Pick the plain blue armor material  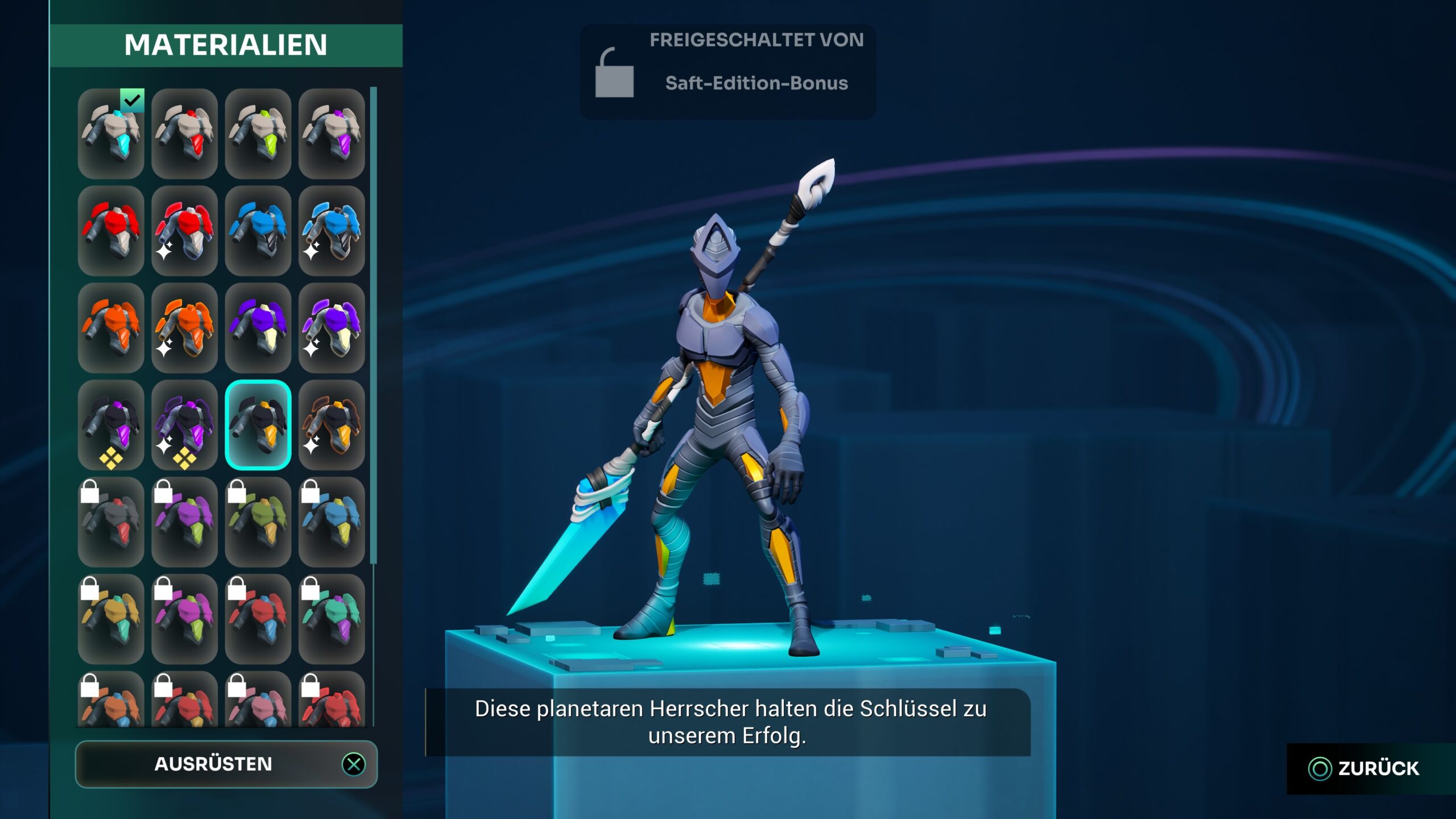258,231
